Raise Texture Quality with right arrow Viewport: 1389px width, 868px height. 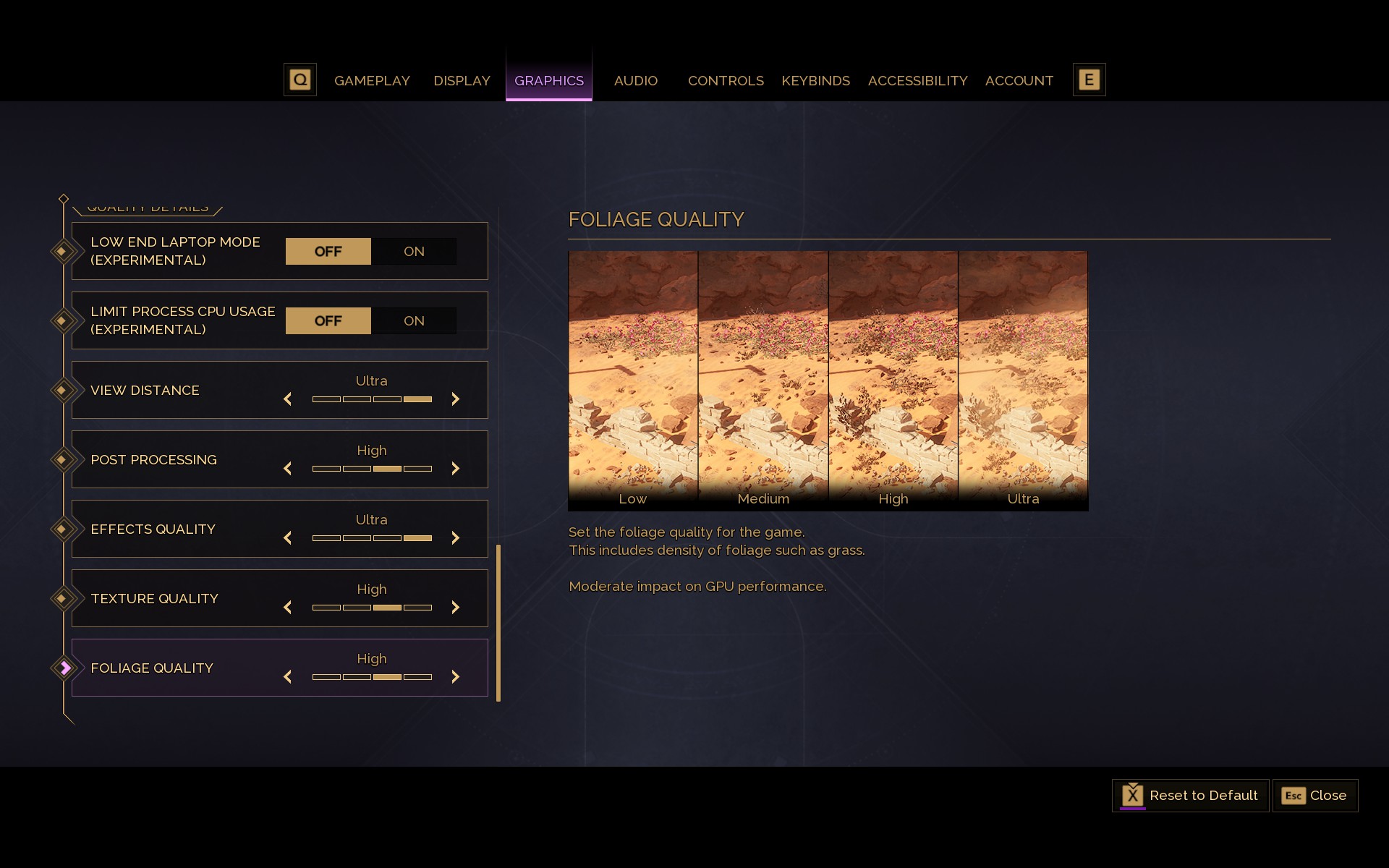click(x=455, y=607)
